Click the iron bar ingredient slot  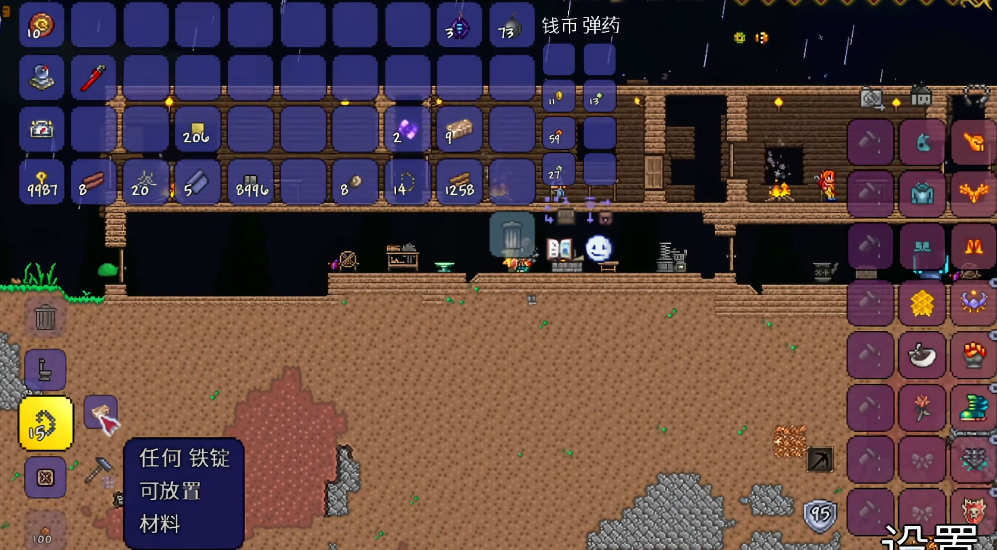click(101, 412)
